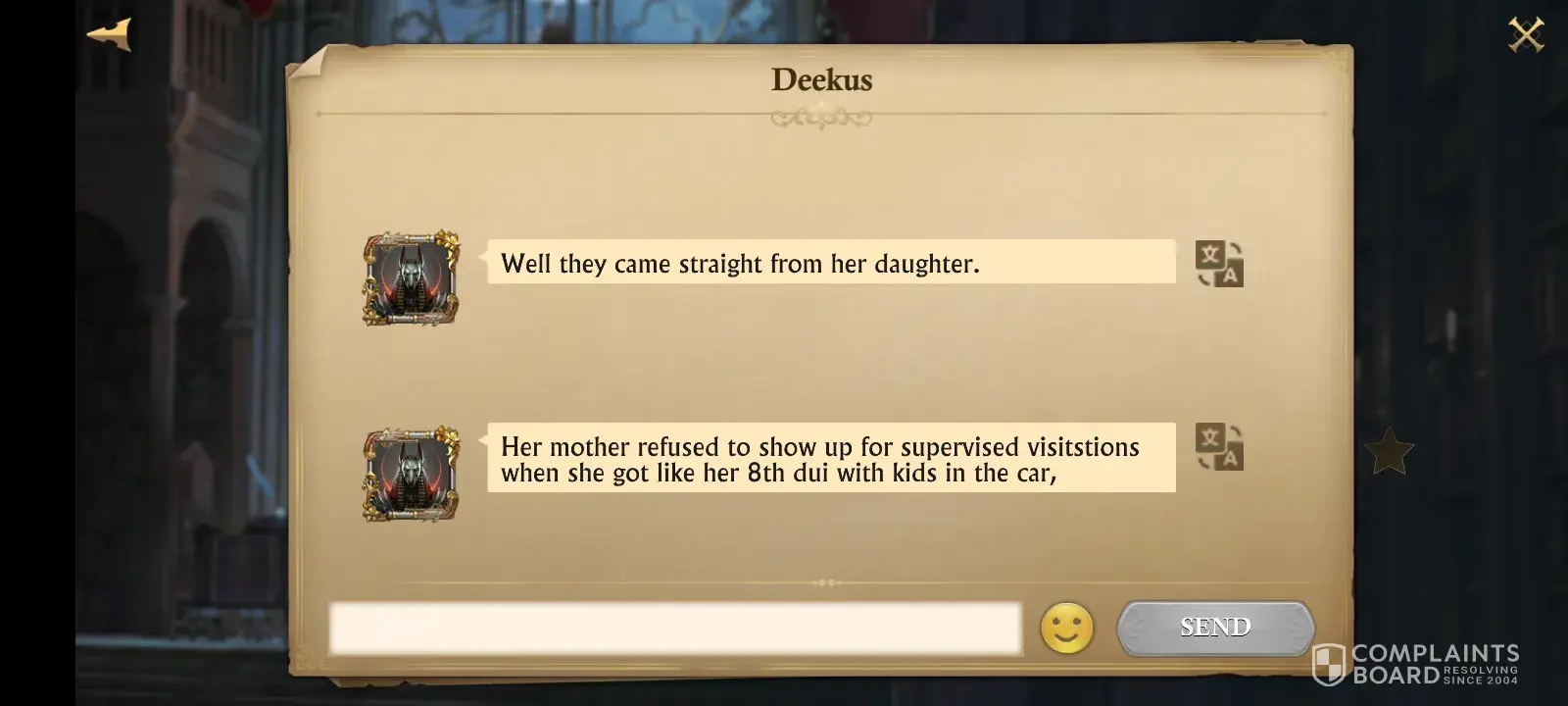The image size is (1568, 706).
Task: Translate the "Her mother refused" message
Action: [x=1219, y=447]
